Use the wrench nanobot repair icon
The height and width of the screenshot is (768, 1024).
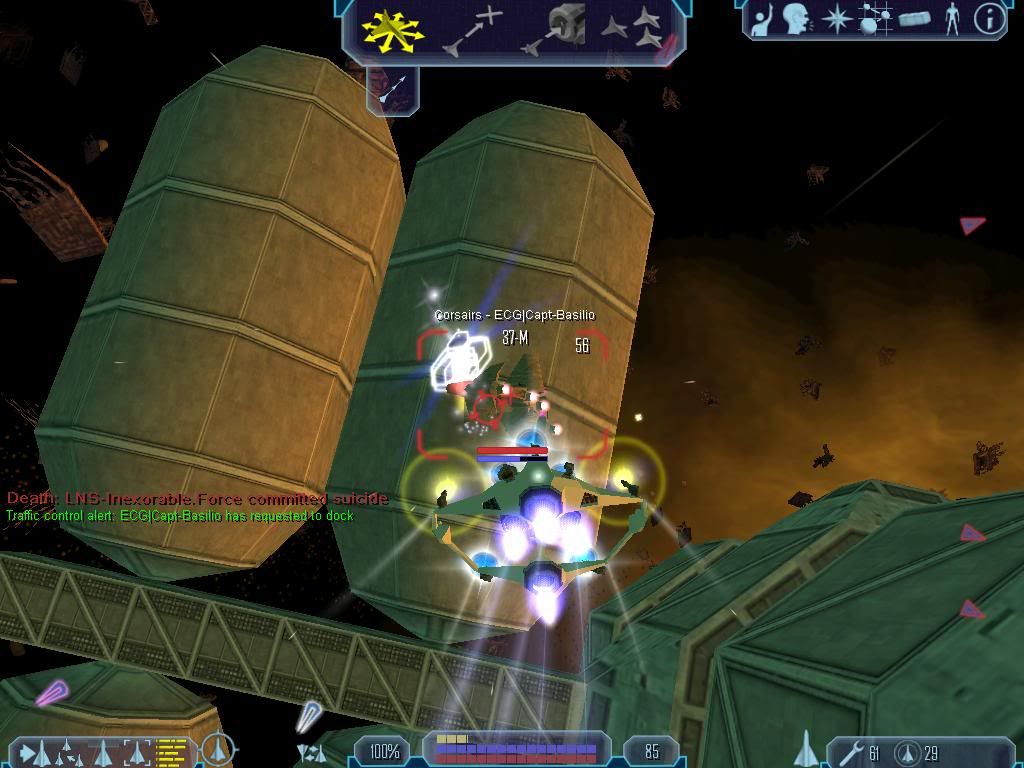point(850,752)
